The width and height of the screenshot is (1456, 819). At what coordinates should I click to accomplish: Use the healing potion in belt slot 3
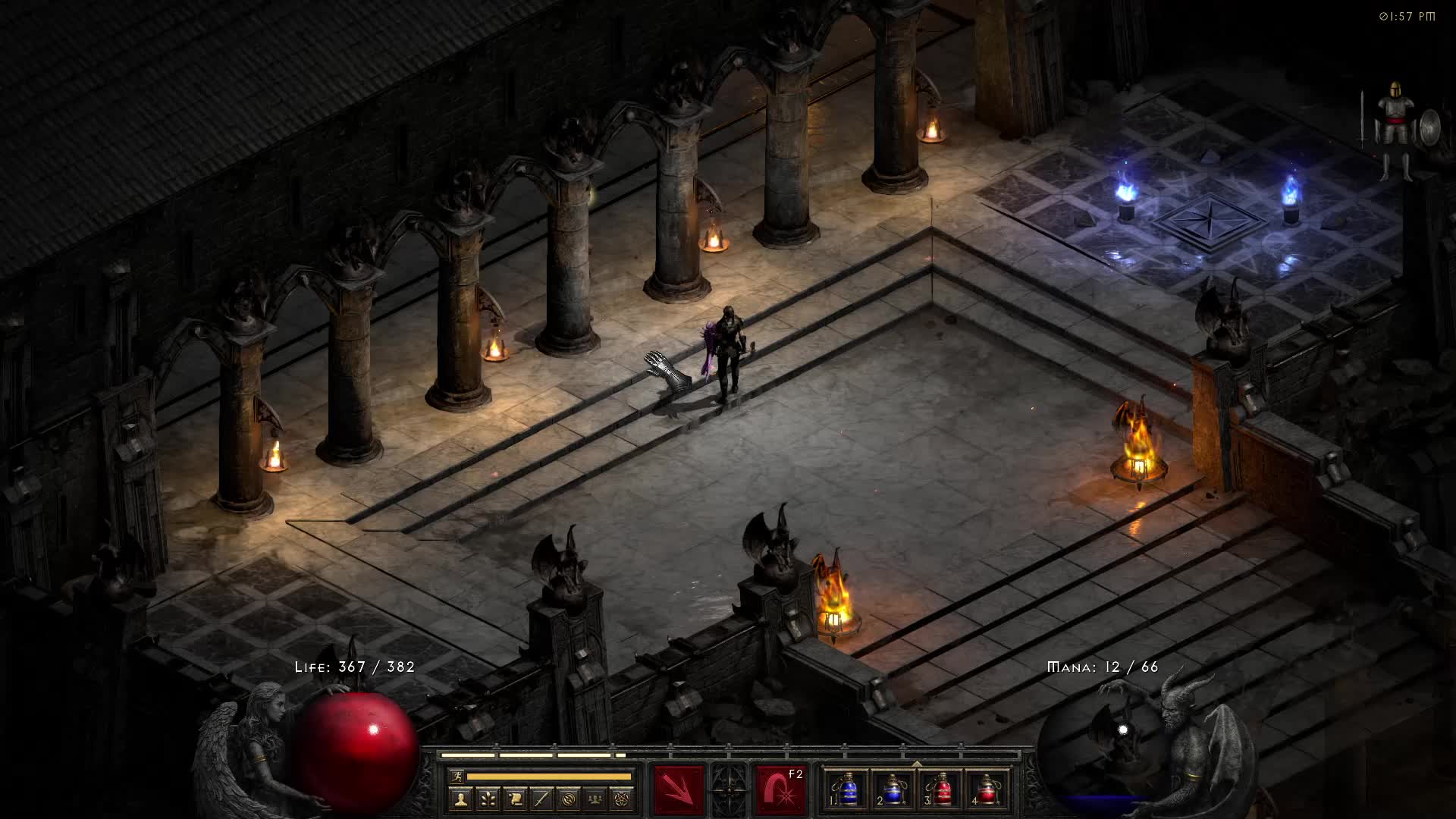[940, 790]
